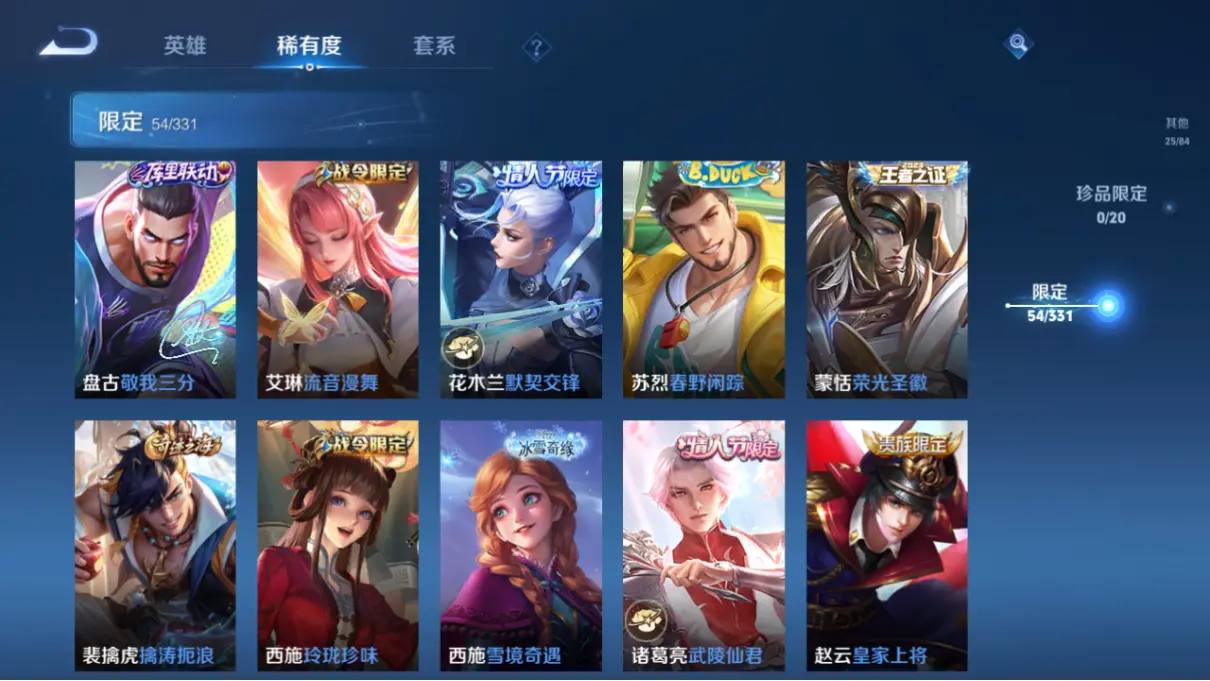The image size is (1210, 681).
Task: Open 盘古 敬我三分 skin card
Action: (155, 279)
